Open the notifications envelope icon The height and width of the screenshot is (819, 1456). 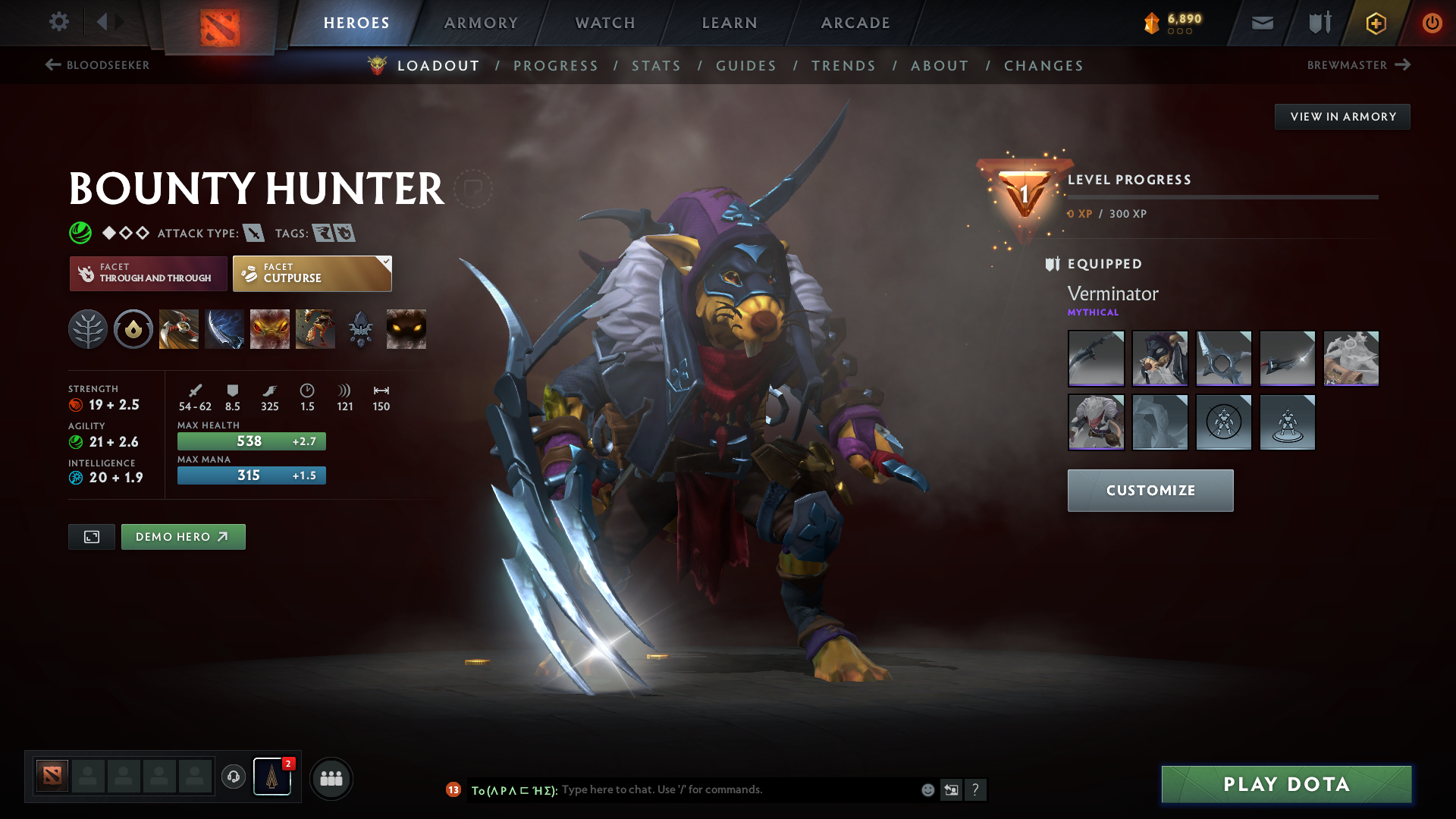(x=1261, y=23)
